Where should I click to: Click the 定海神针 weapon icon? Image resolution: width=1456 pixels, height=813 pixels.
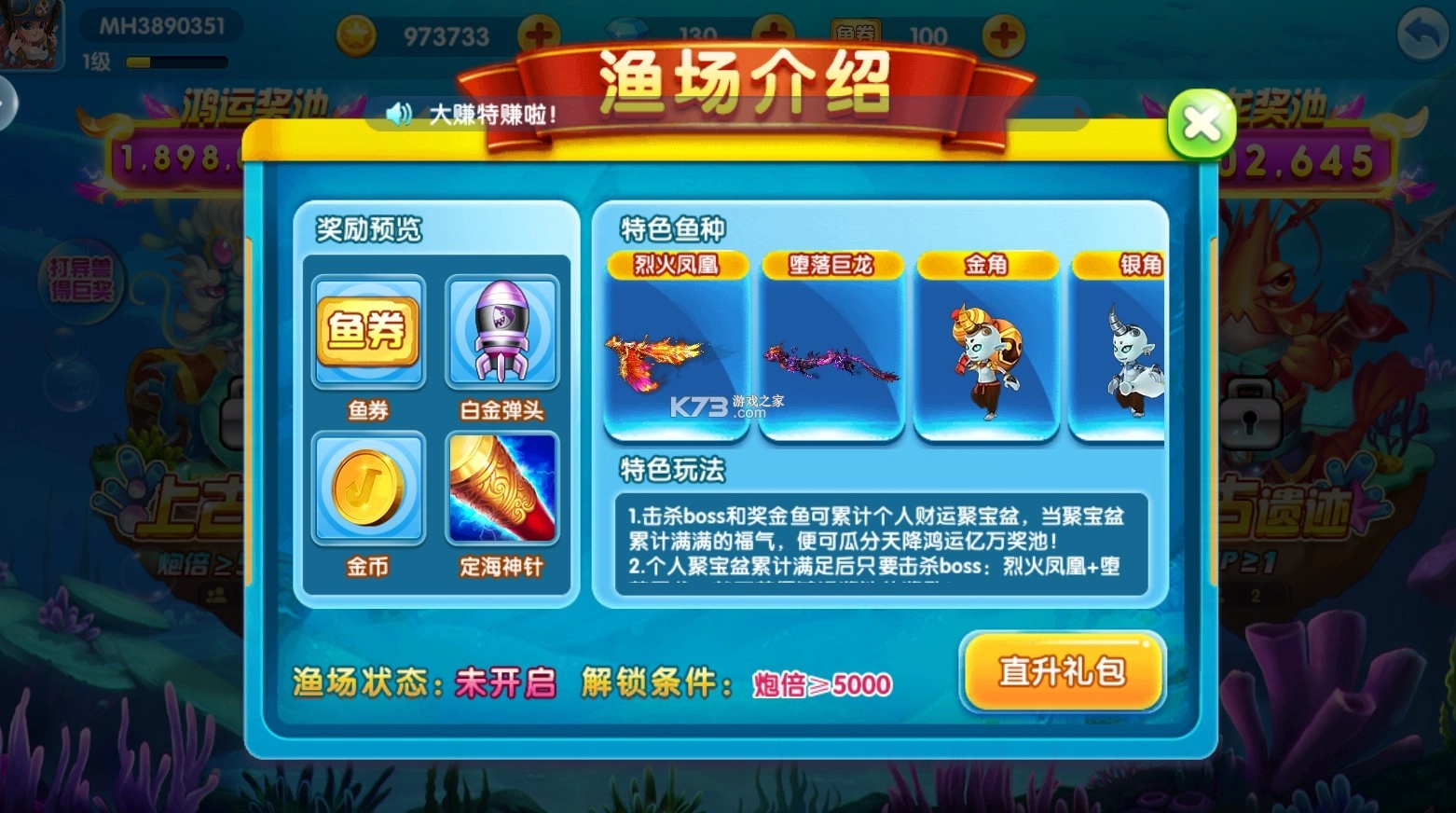point(504,487)
